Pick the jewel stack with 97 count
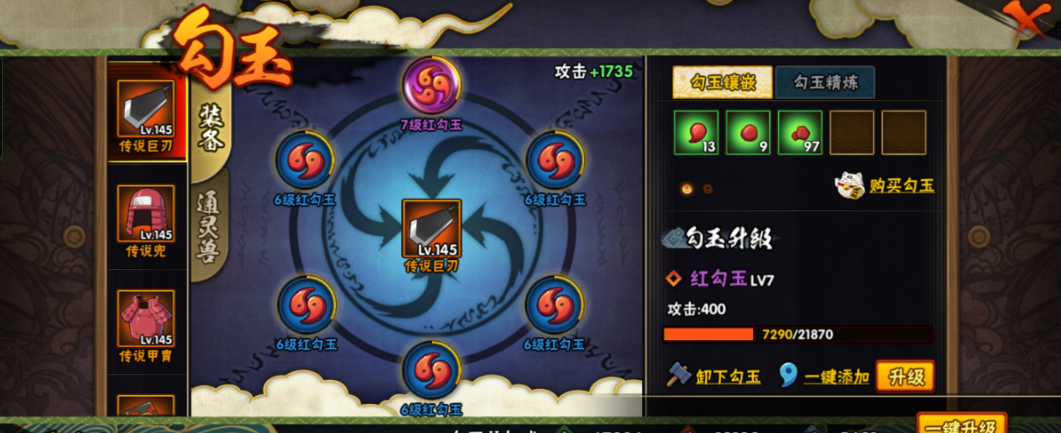The width and height of the screenshot is (1061, 433). tap(800, 132)
